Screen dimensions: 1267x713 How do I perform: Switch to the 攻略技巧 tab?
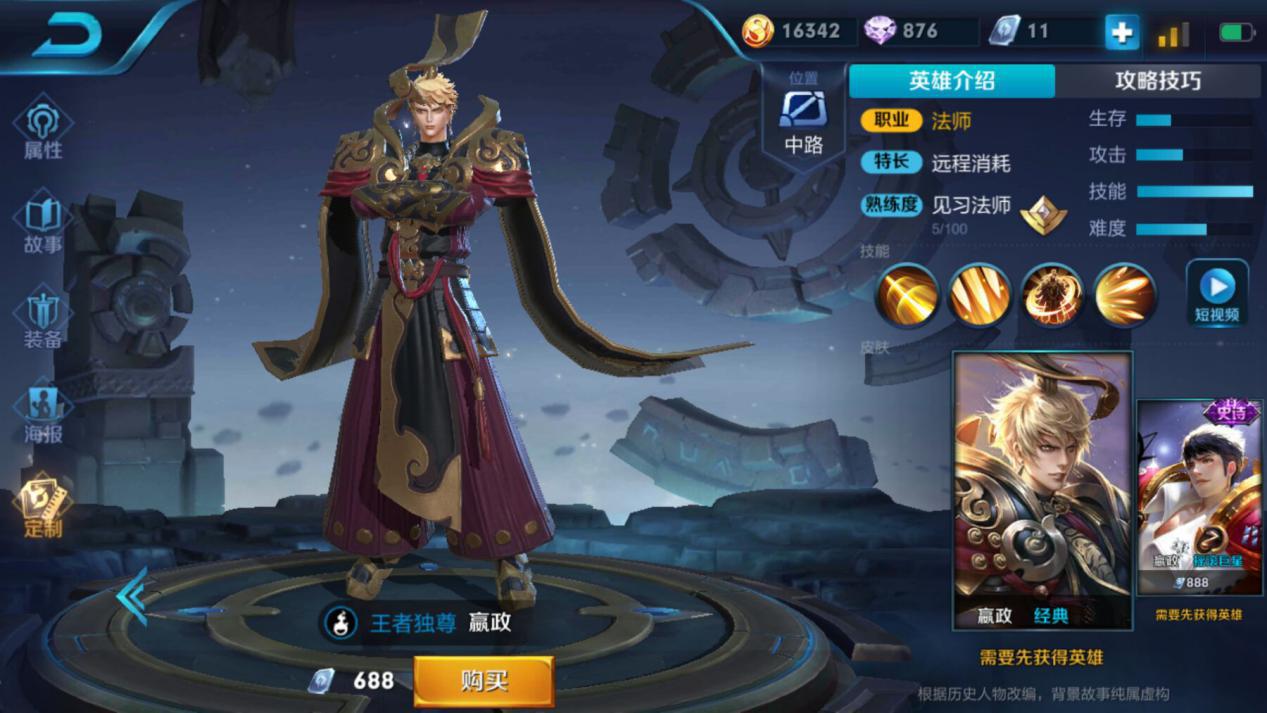click(1157, 81)
